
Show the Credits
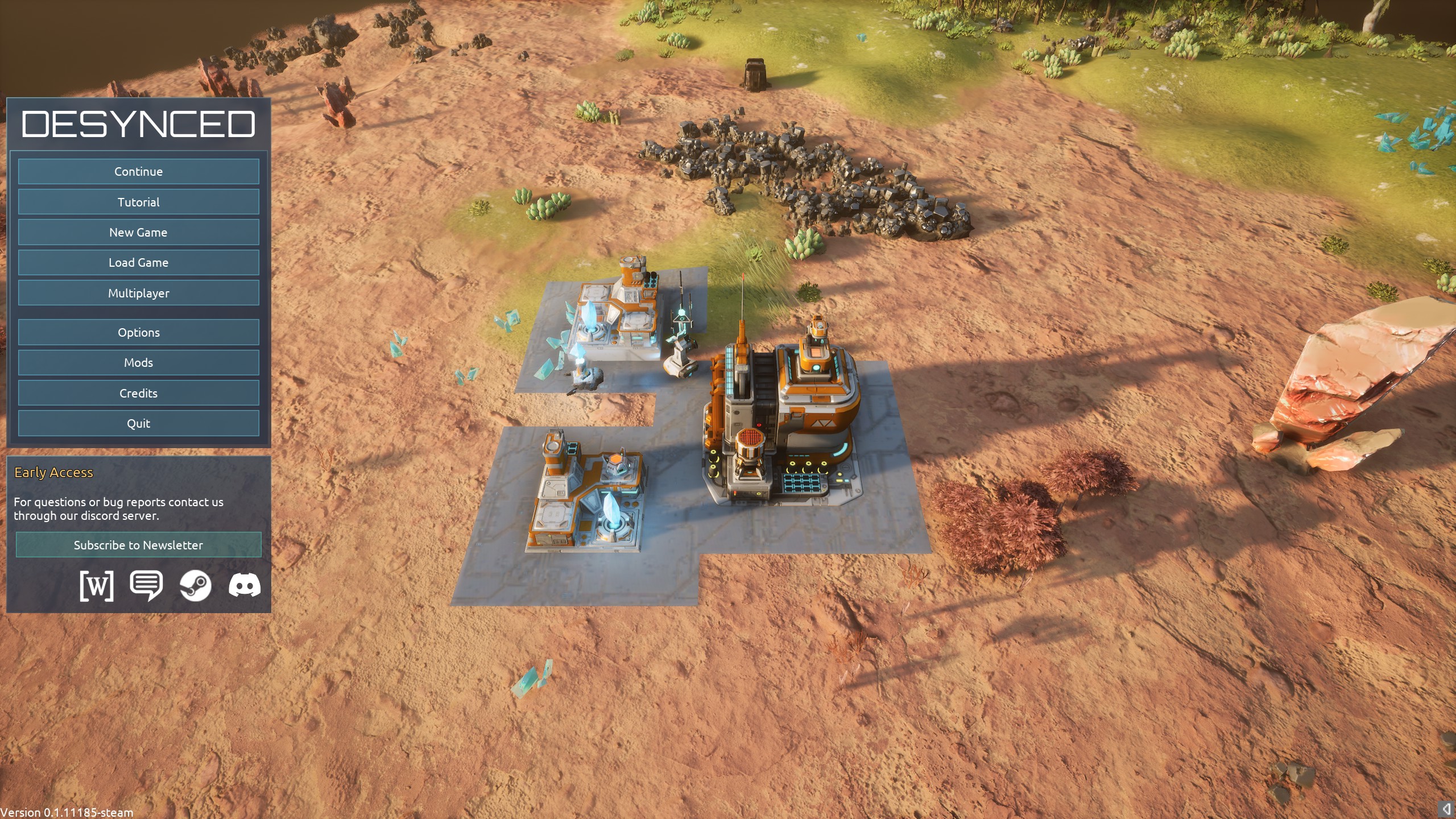[138, 393]
